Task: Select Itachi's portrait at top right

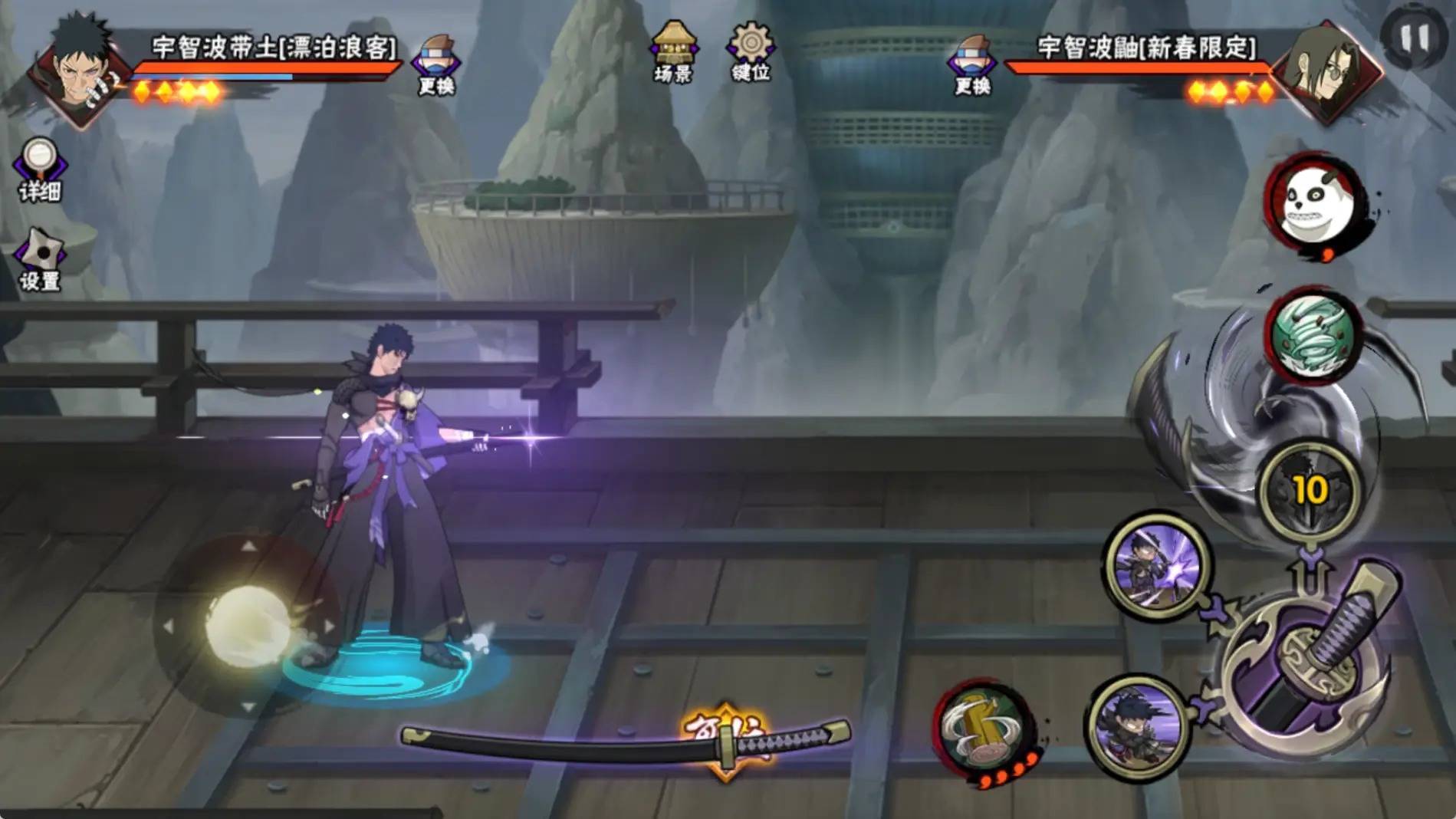Action: (x=1328, y=71)
